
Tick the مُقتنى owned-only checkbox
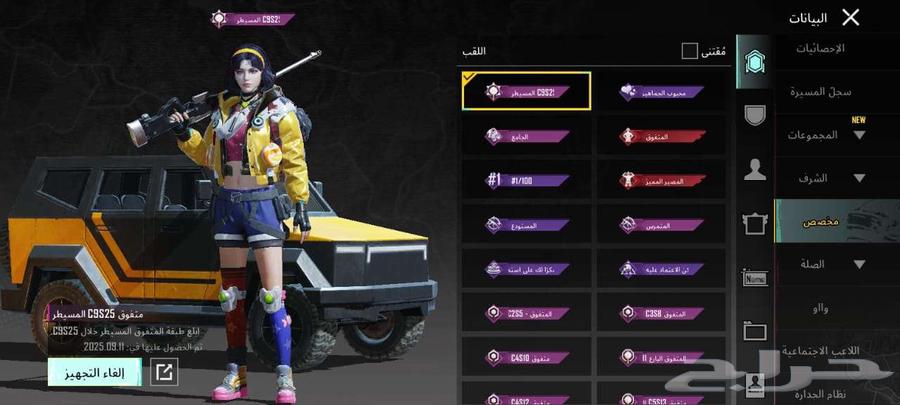tap(690, 50)
